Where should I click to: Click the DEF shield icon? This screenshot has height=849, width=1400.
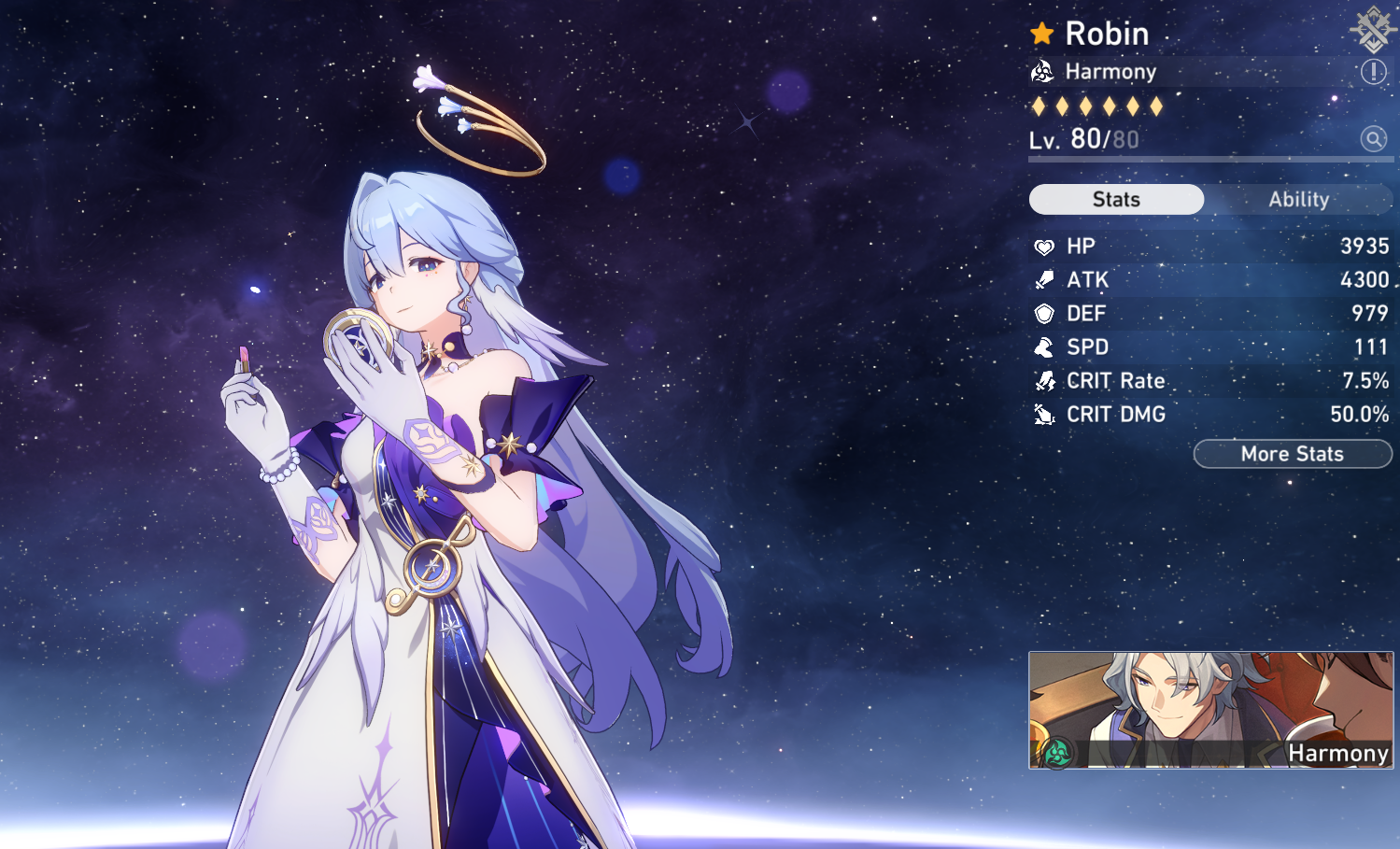[x=1045, y=313]
